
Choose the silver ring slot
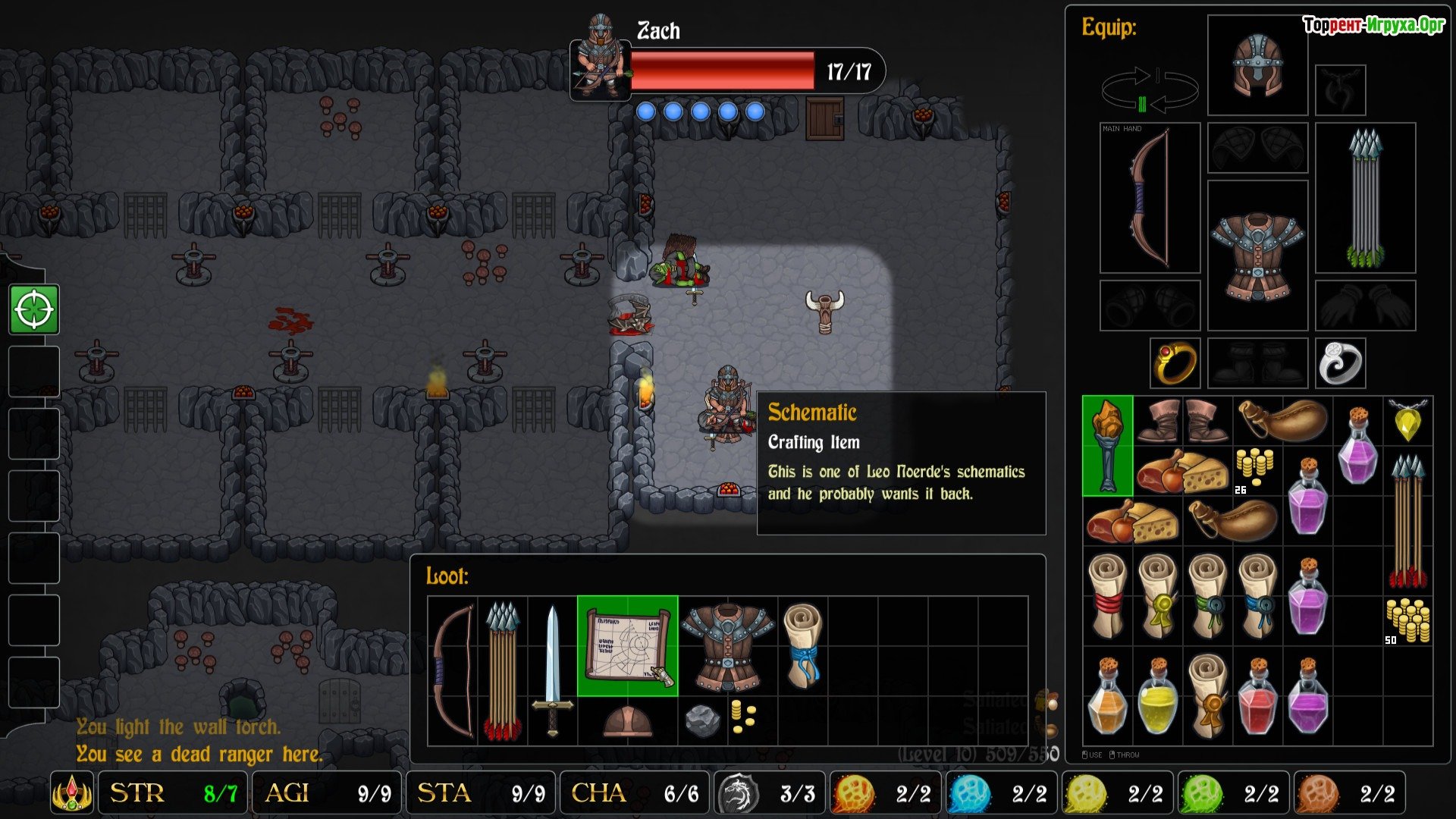1340,362
